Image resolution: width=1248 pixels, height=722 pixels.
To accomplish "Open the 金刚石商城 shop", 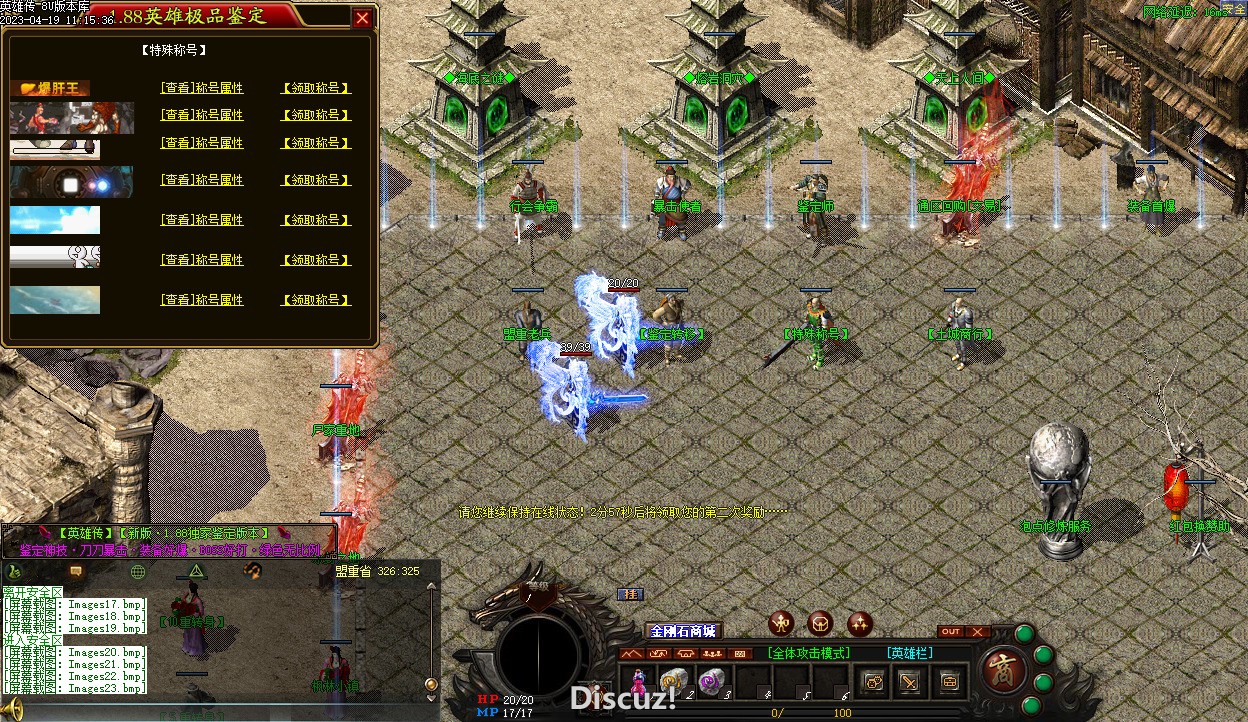I will click(683, 631).
